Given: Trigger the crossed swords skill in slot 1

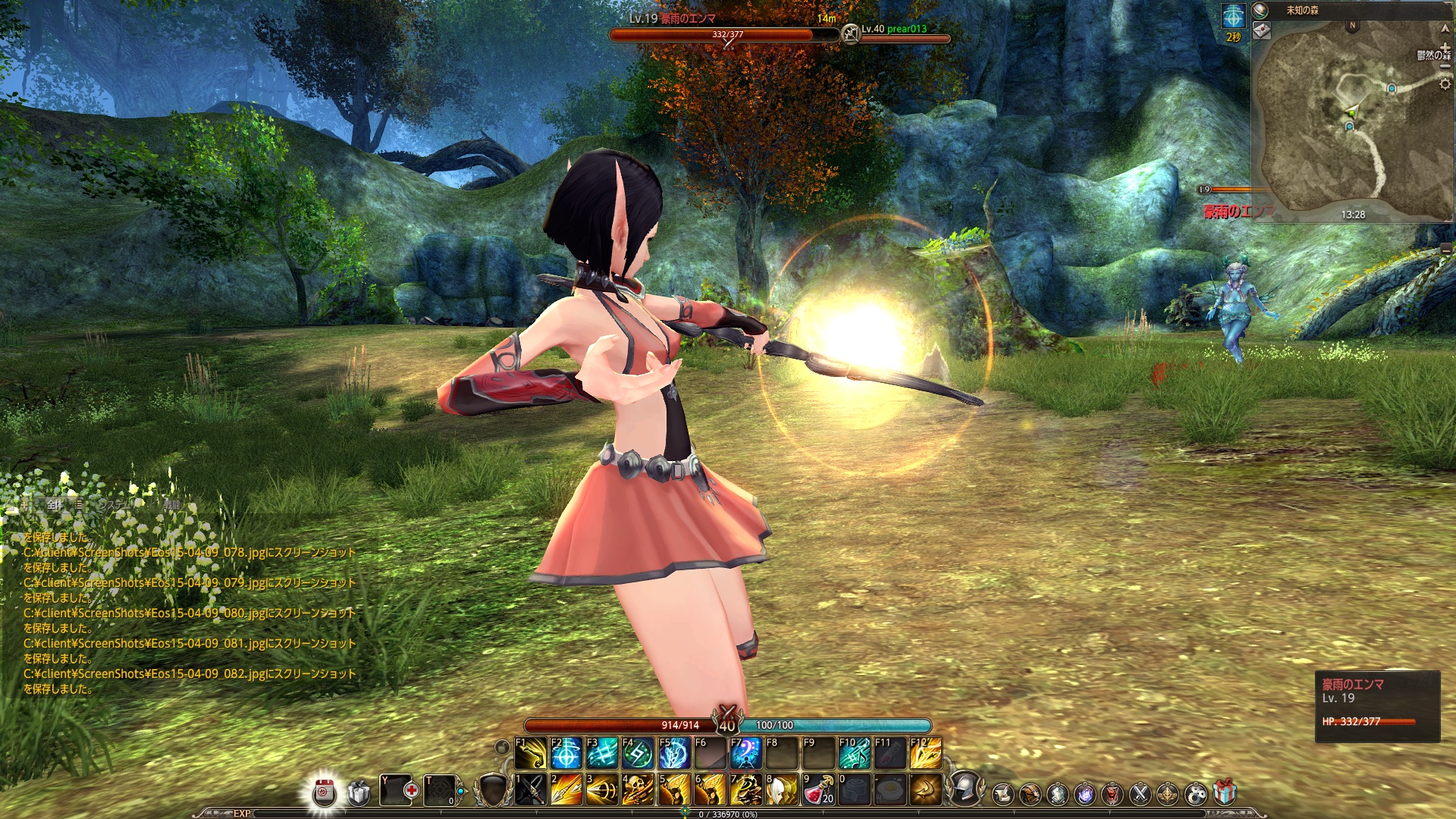Looking at the screenshot, I should 530,790.
